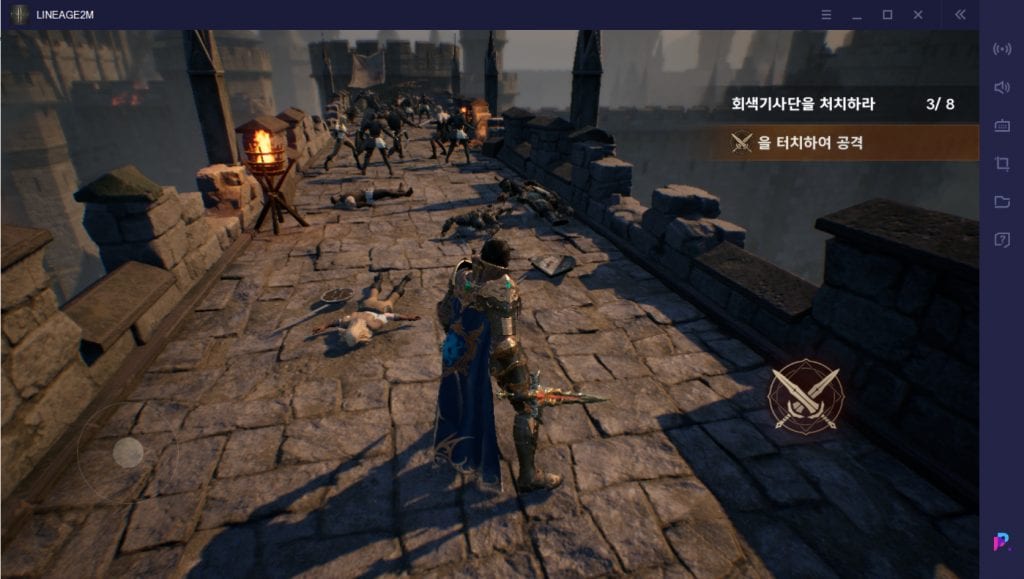The height and width of the screenshot is (579, 1024).
Task: Toggle the emulator volume speaker icon
Action: point(1001,87)
